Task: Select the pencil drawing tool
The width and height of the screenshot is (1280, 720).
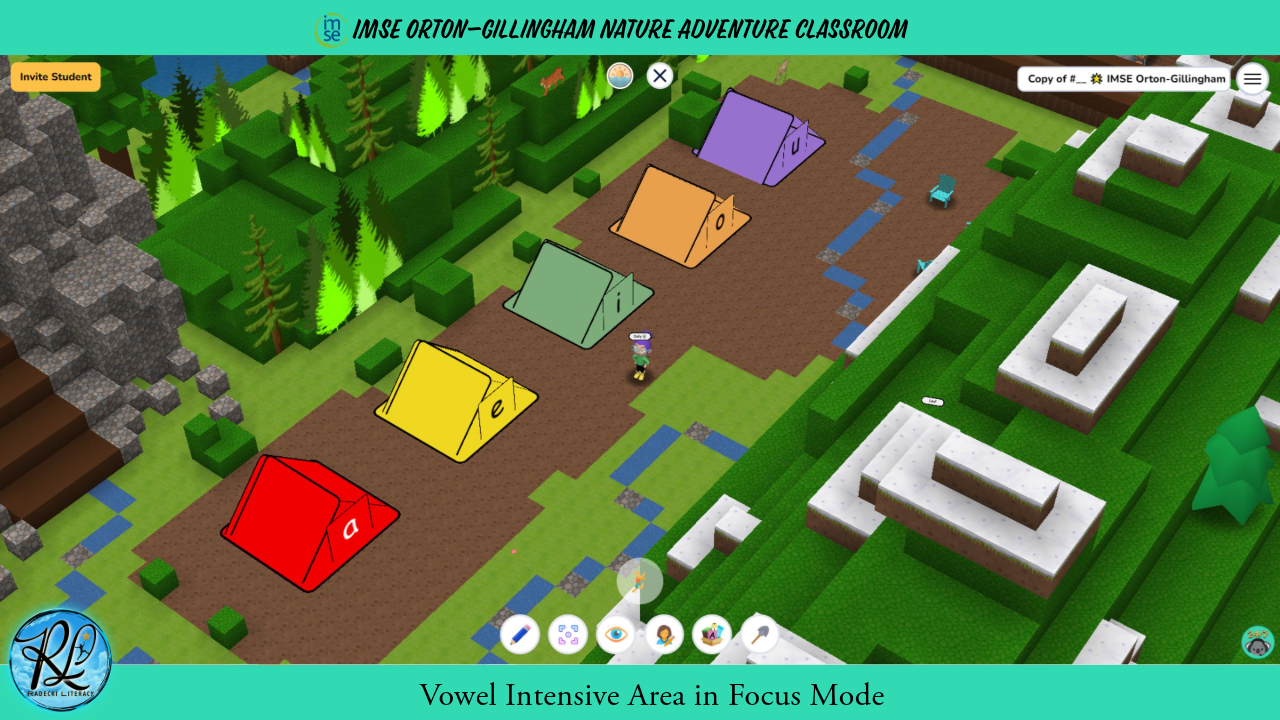Action: coord(520,634)
